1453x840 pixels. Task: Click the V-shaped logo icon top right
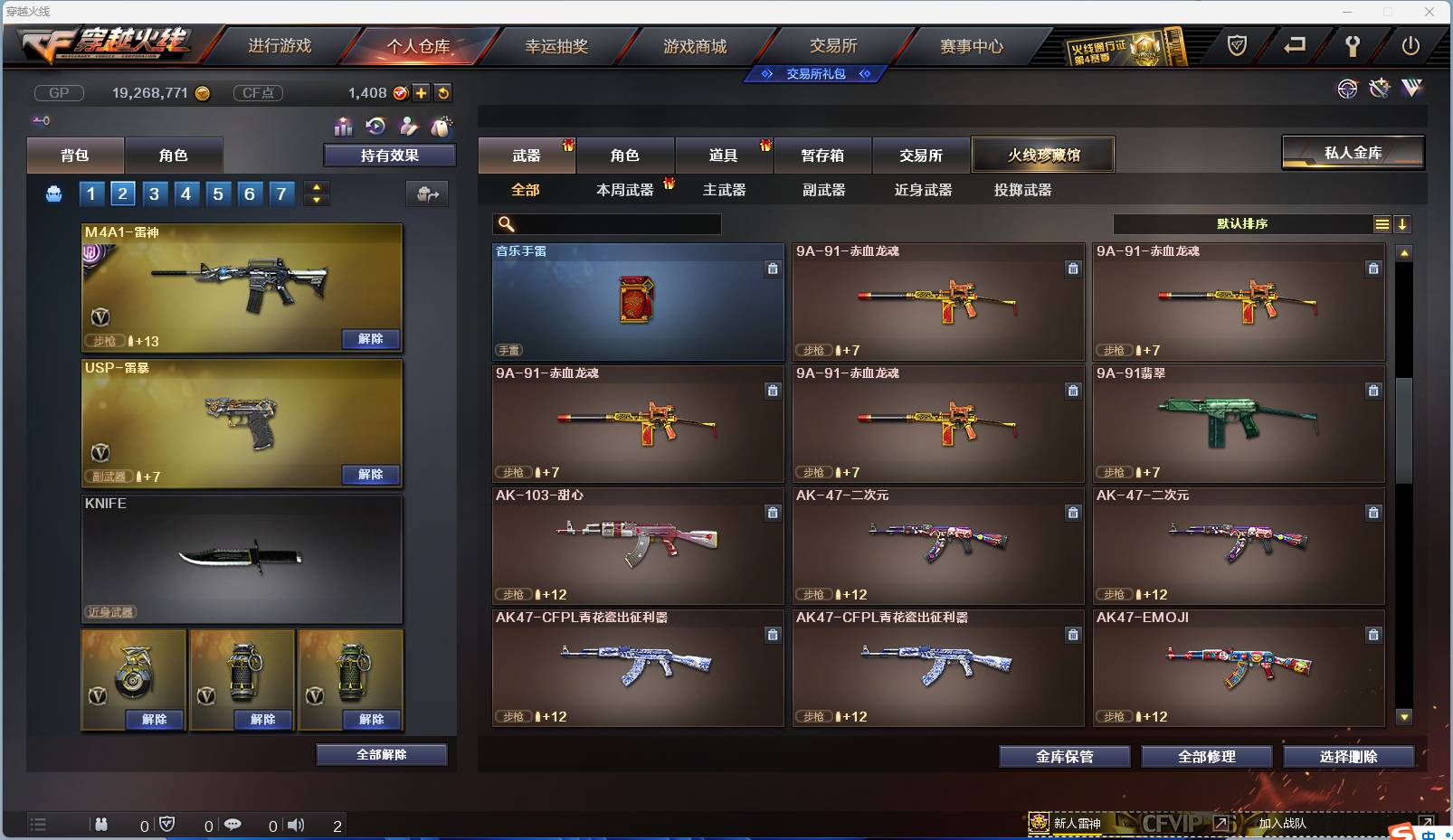coord(1411,90)
